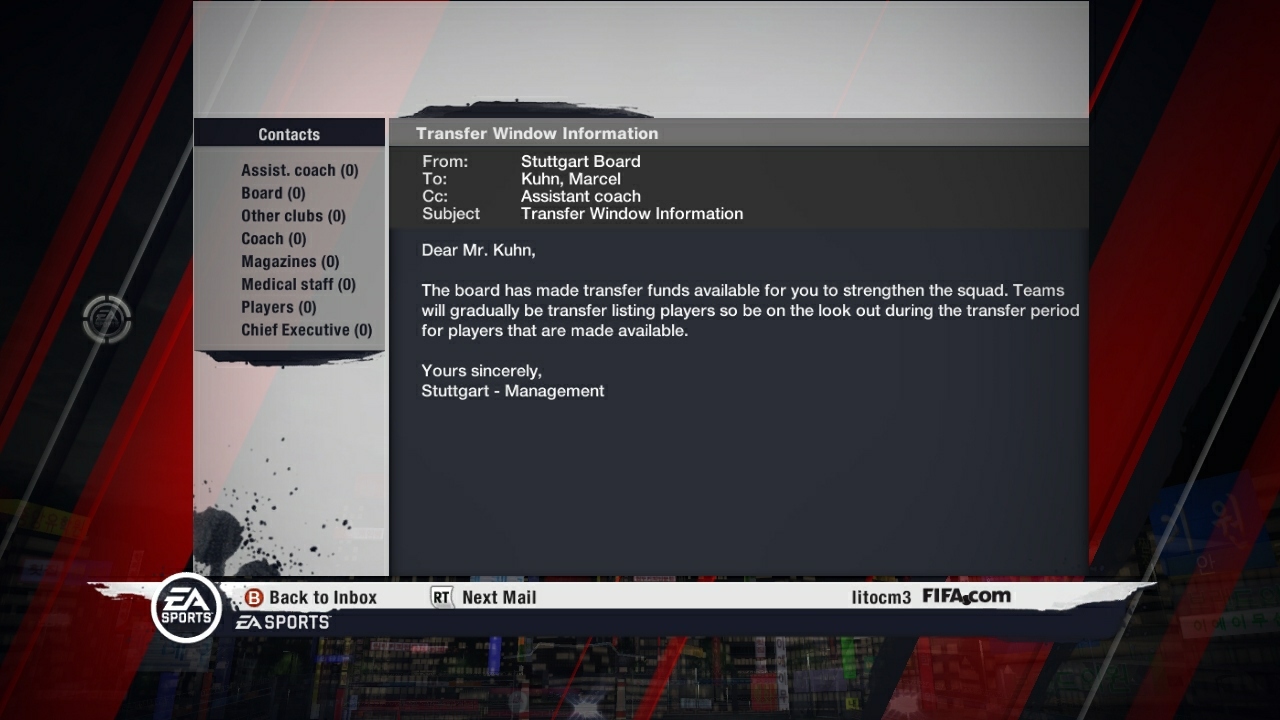
Task: Click the Stuttgart Board sender name
Action: [580, 161]
